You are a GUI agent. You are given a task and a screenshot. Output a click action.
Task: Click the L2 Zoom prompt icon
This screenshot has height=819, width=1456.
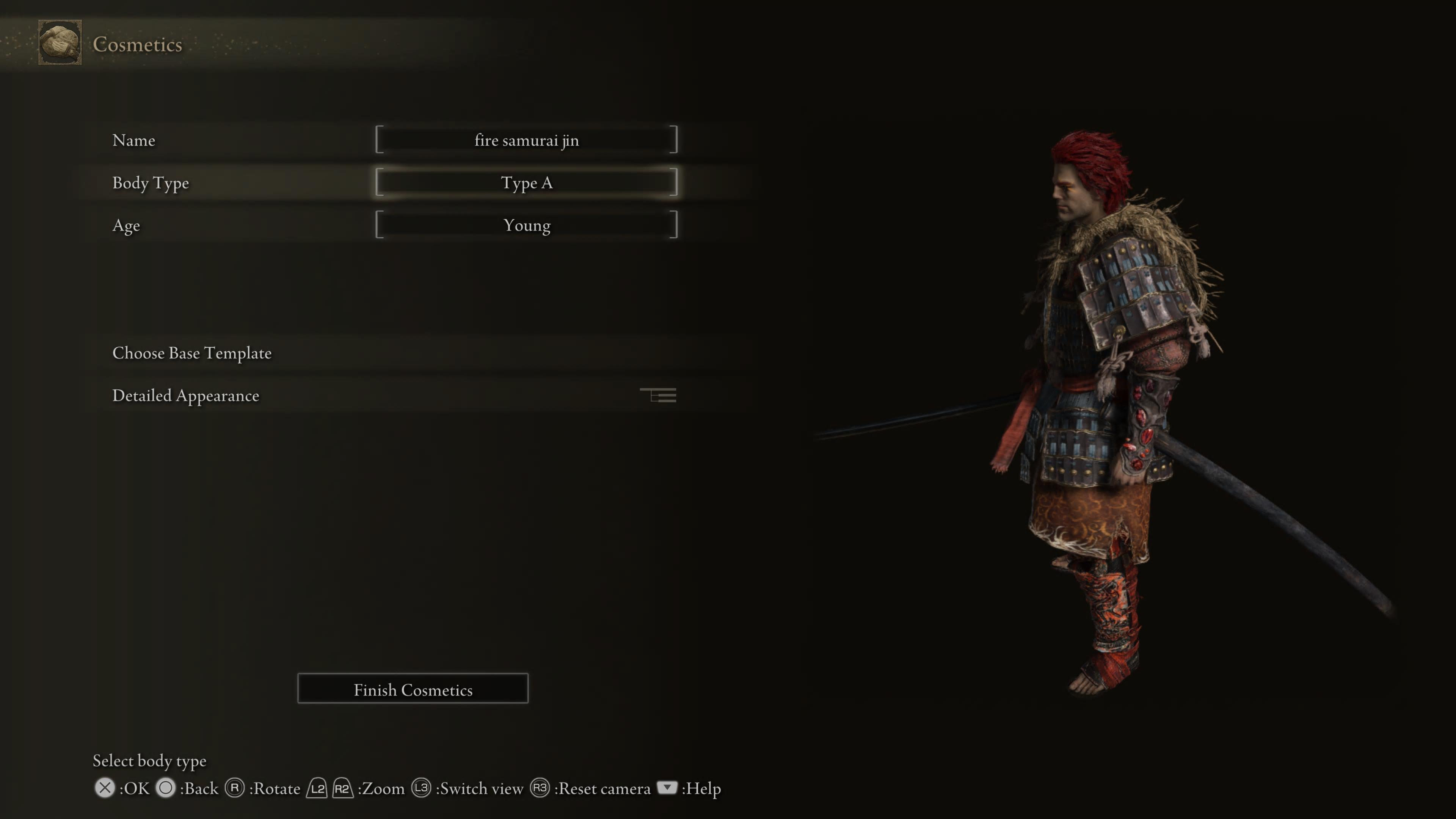pyautogui.click(x=317, y=788)
